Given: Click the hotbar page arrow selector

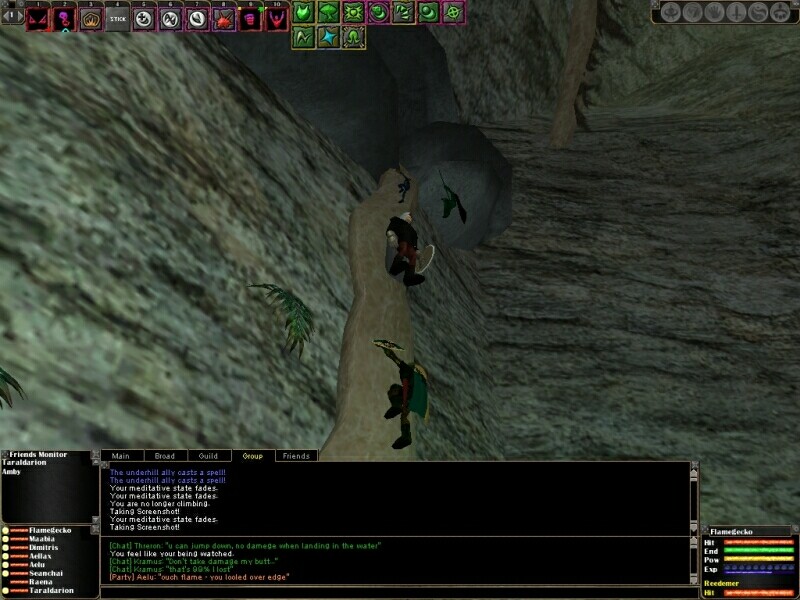Looking at the screenshot, I should pos(13,15).
